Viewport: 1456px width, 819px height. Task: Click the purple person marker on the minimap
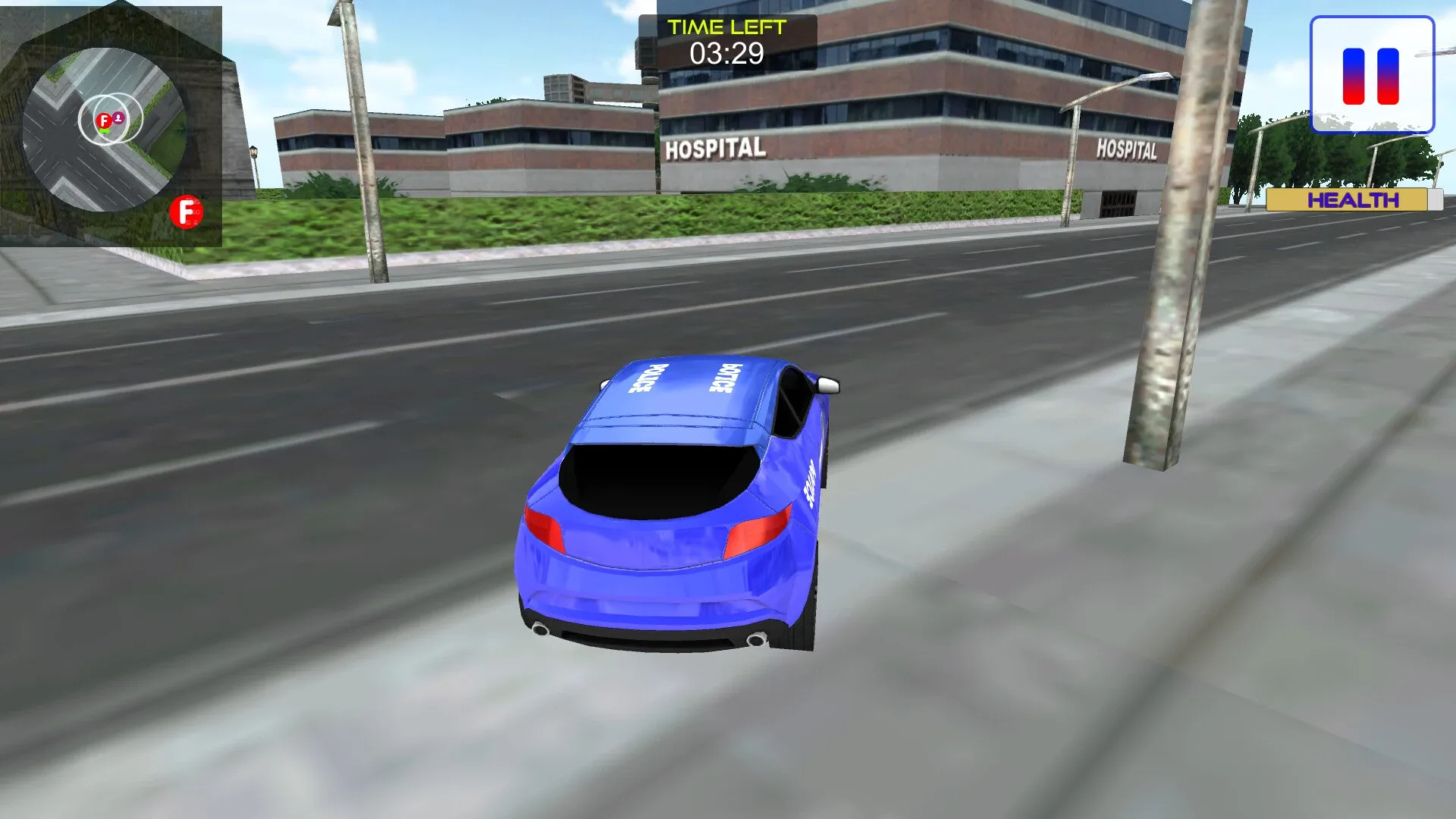118,118
